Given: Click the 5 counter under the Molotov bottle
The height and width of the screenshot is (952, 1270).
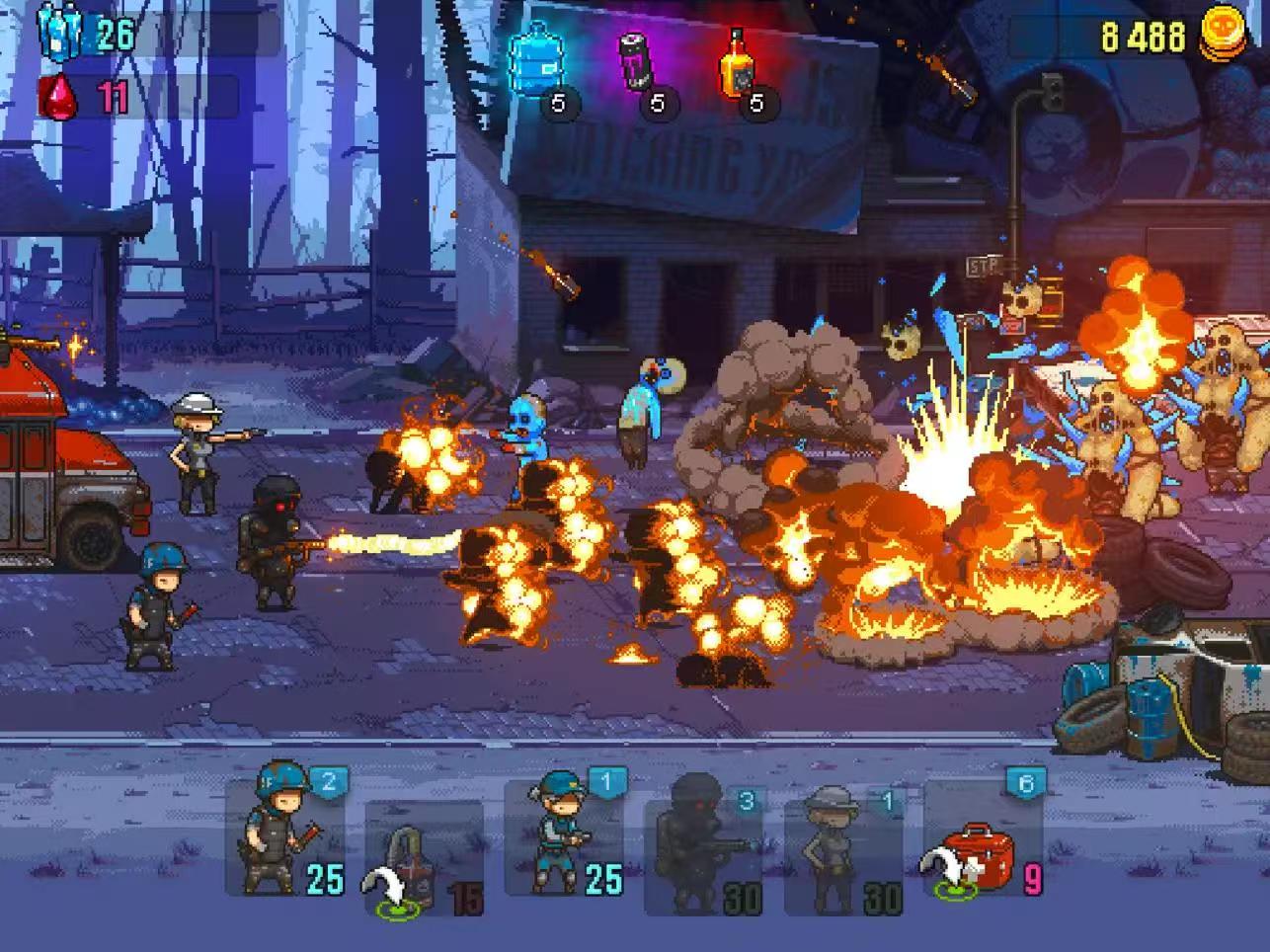Looking at the screenshot, I should pyautogui.click(x=758, y=101).
